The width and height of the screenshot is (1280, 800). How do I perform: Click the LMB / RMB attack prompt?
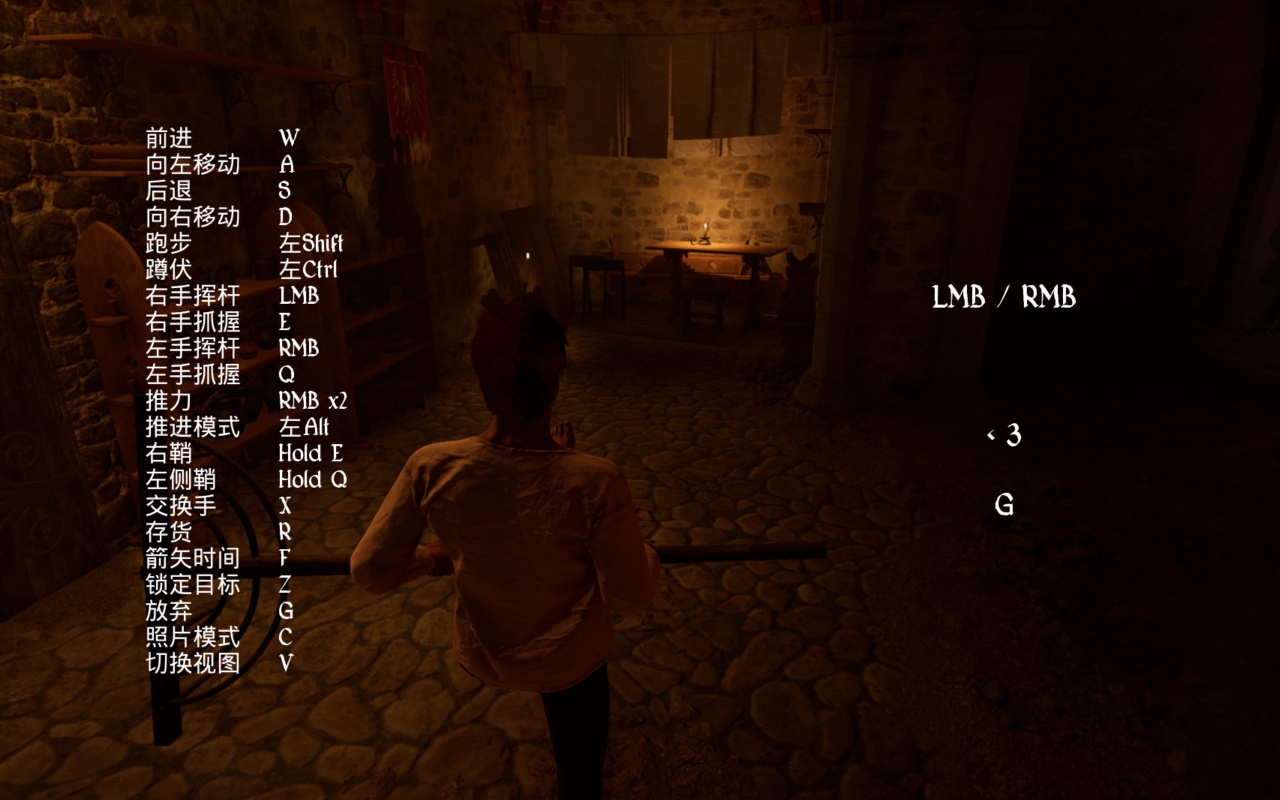coord(1003,297)
